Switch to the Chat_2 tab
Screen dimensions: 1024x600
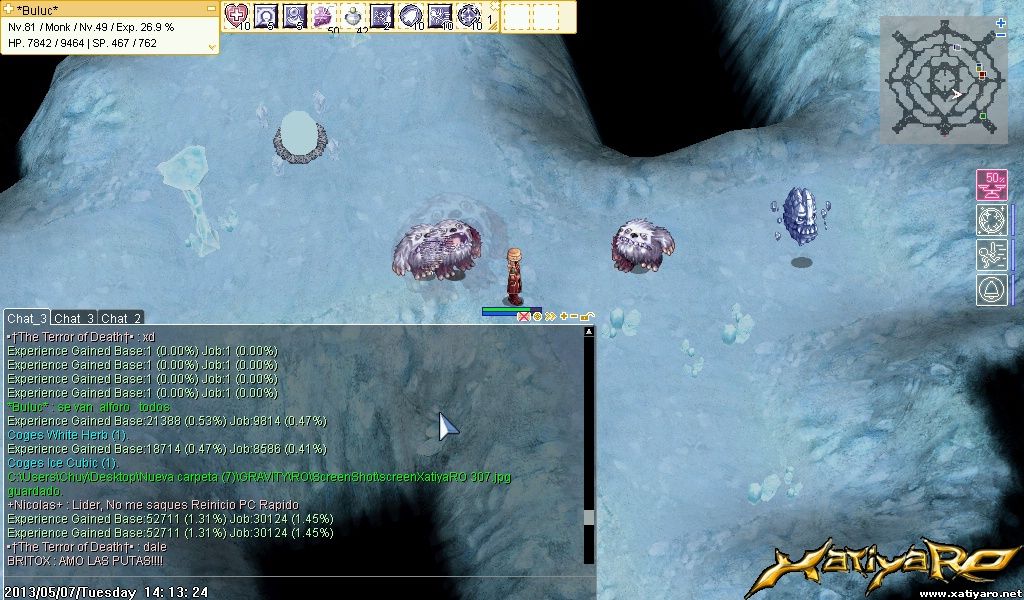coord(121,318)
